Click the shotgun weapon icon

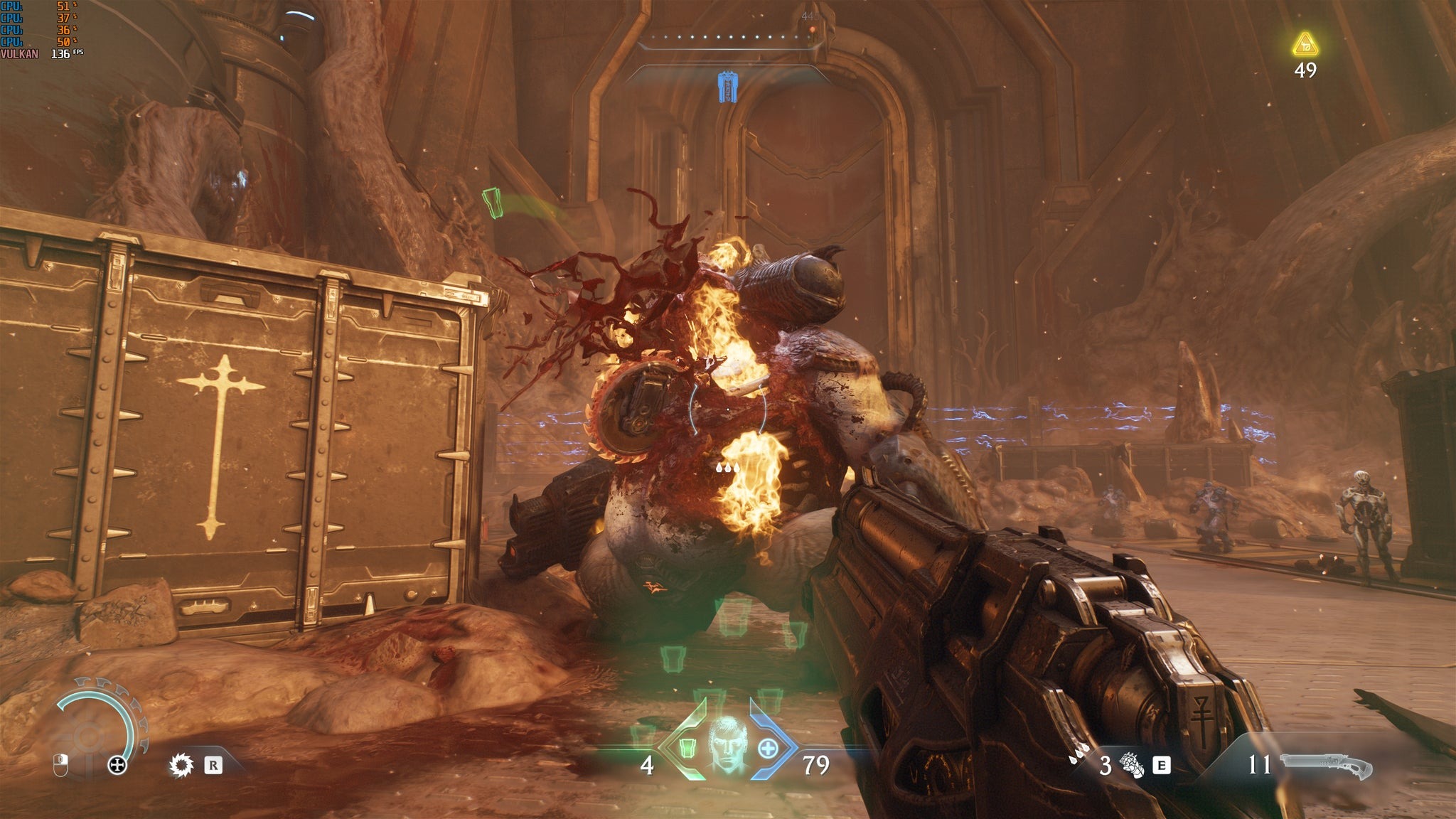click(1326, 766)
